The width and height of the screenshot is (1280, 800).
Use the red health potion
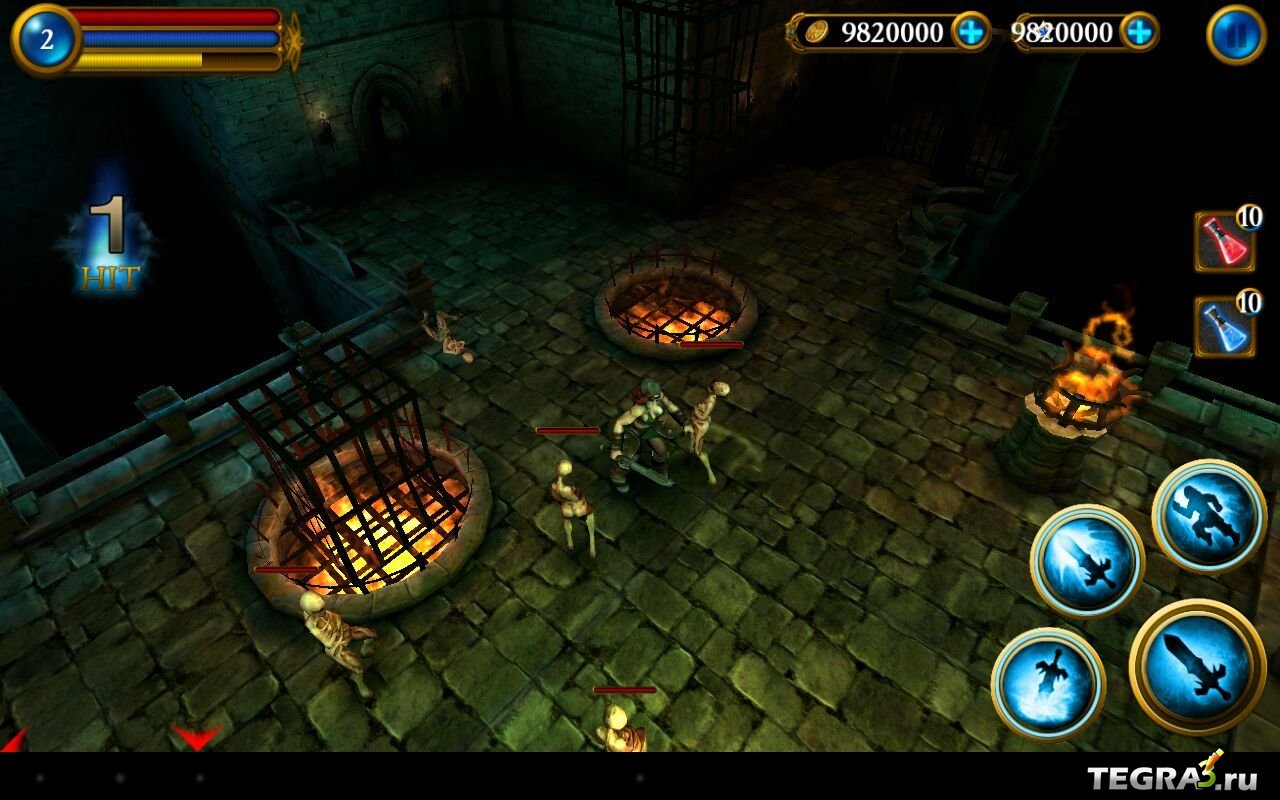pyautogui.click(x=1225, y=241)
